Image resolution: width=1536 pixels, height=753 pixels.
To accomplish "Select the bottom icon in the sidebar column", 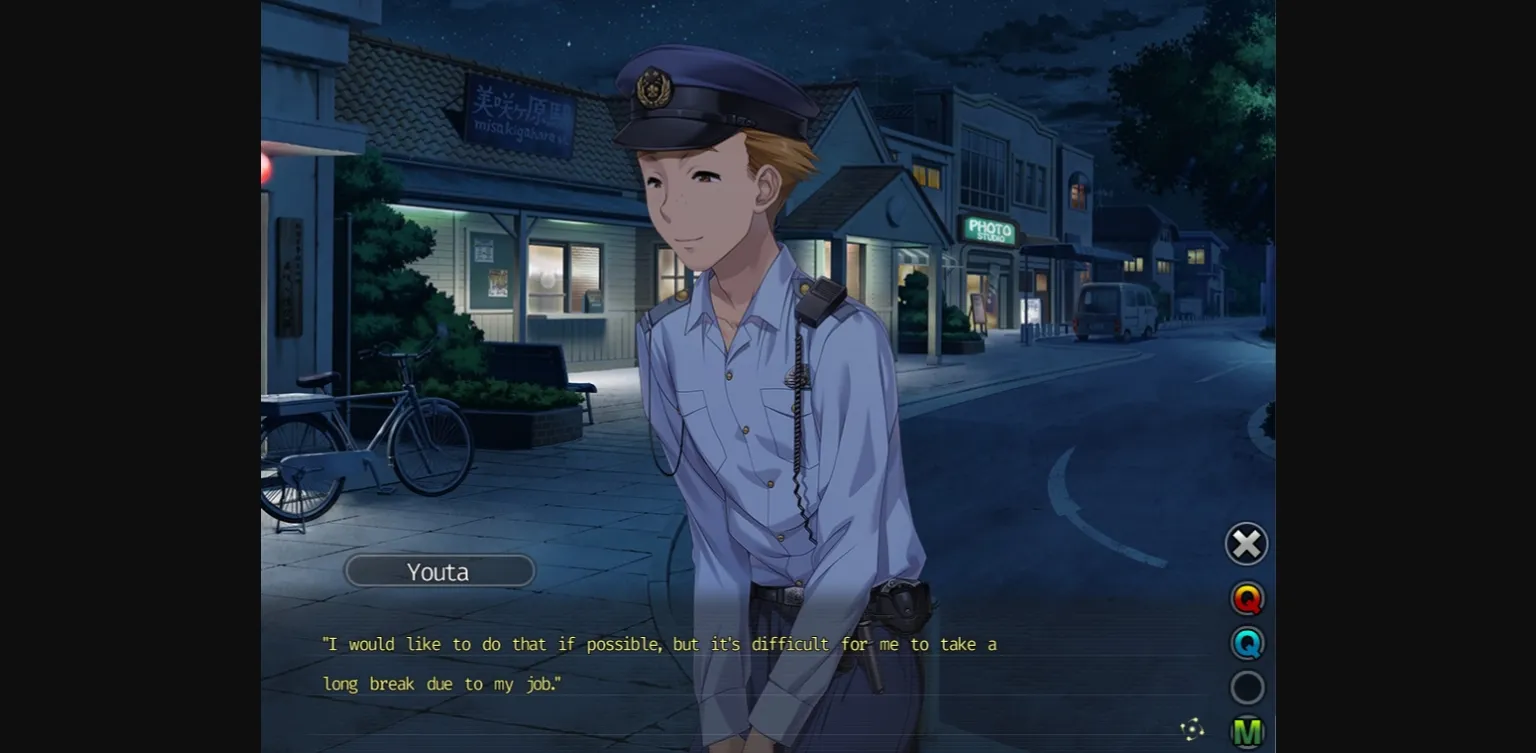I will click(x=1246, y=731).
